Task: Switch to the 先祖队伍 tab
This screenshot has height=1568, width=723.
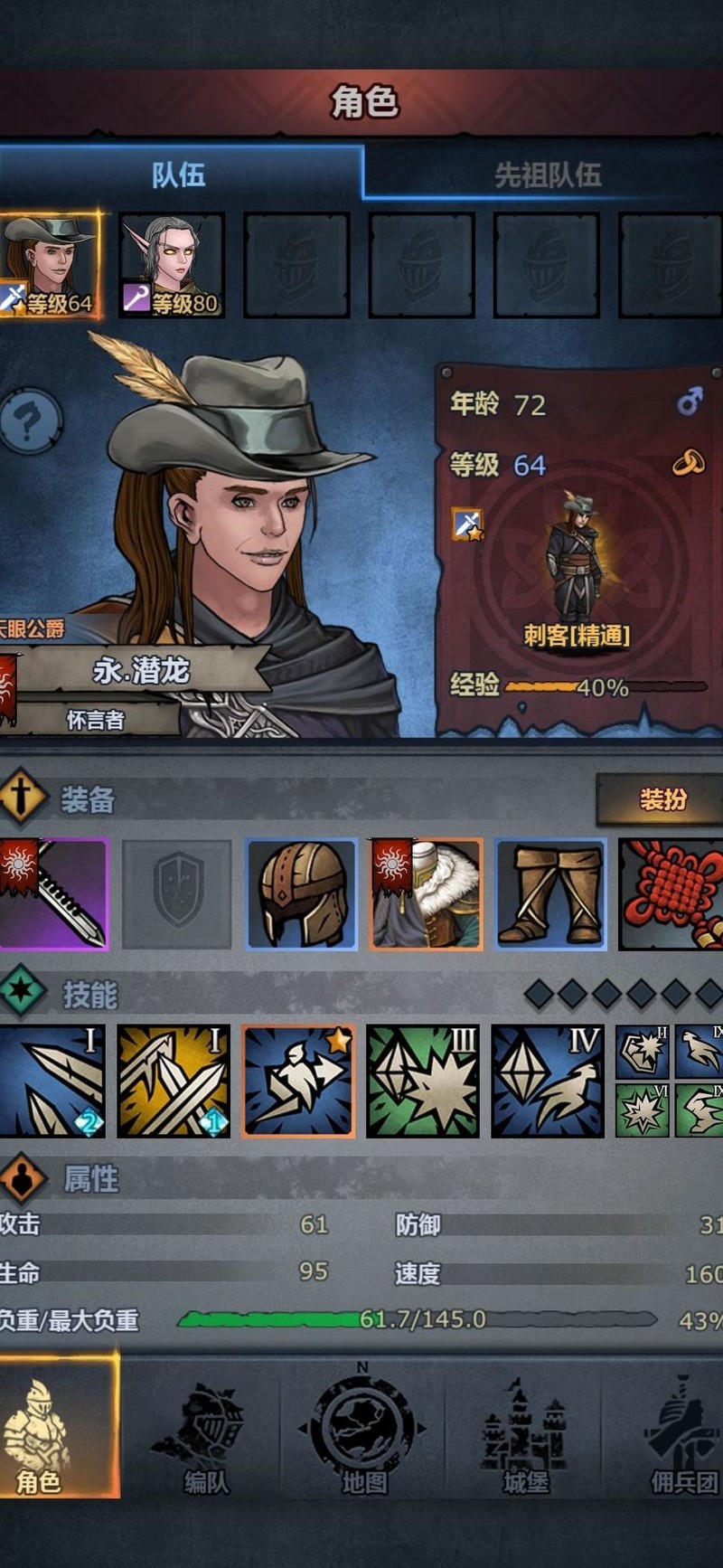Action: (x=546, y=174)
